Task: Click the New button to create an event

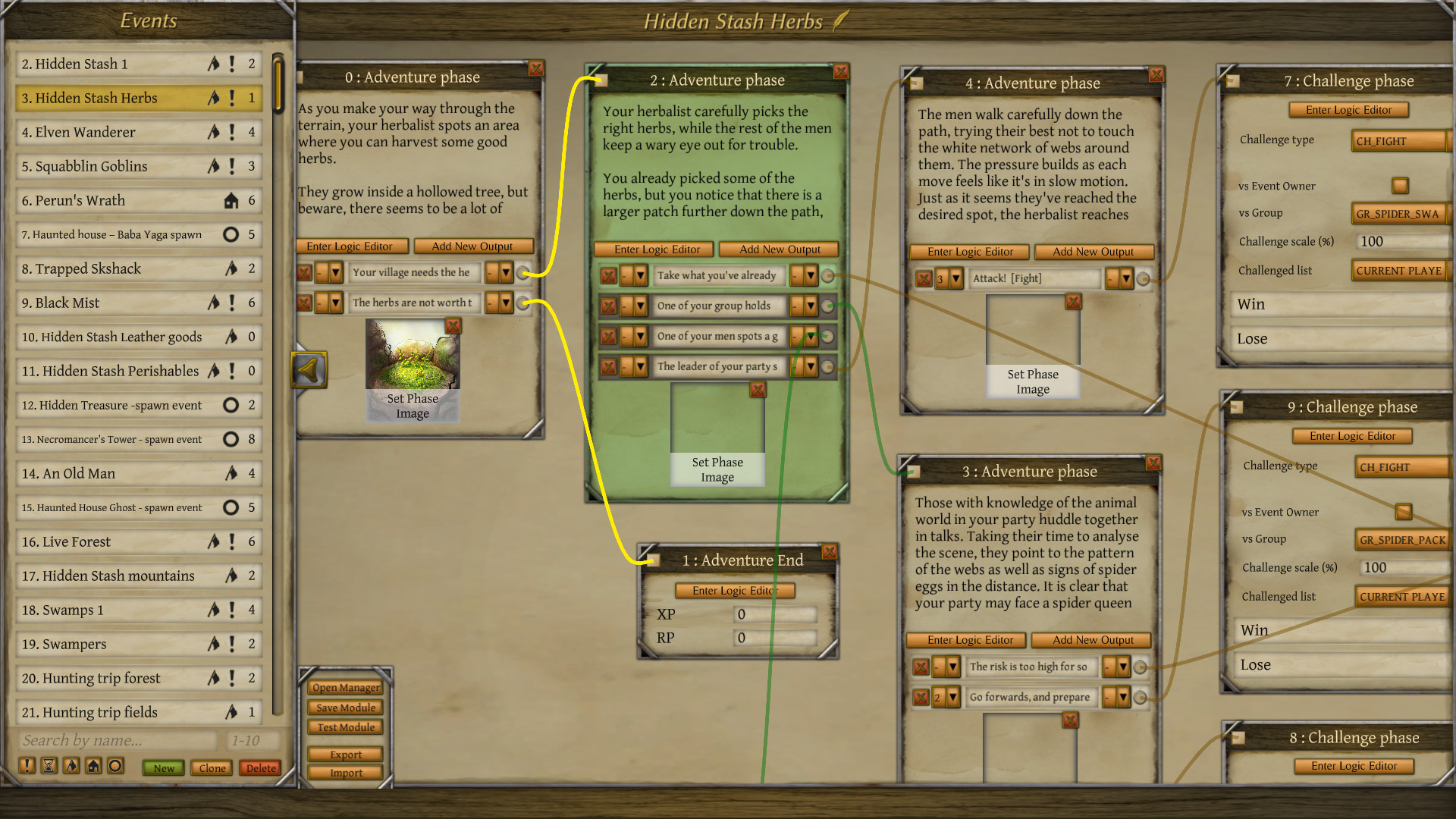Action: pos(162,768)
